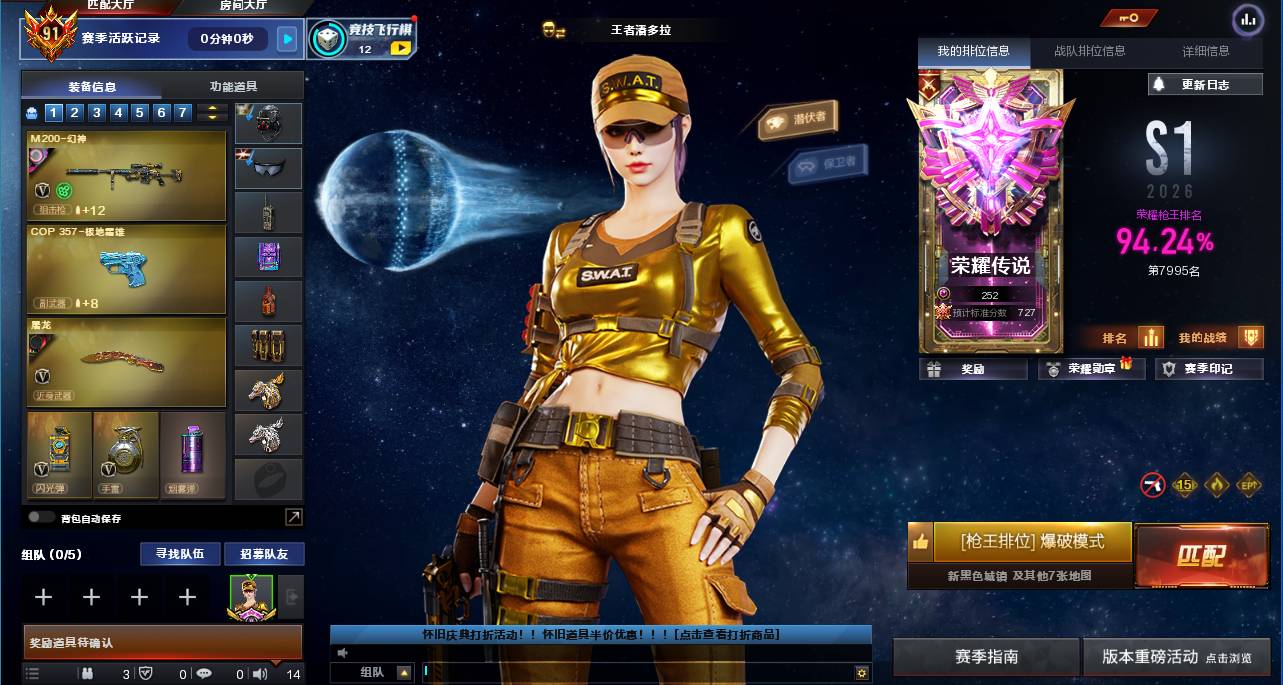Open the 更新日志 update log
The image size is (1283, 685).
pos(1205,85)
